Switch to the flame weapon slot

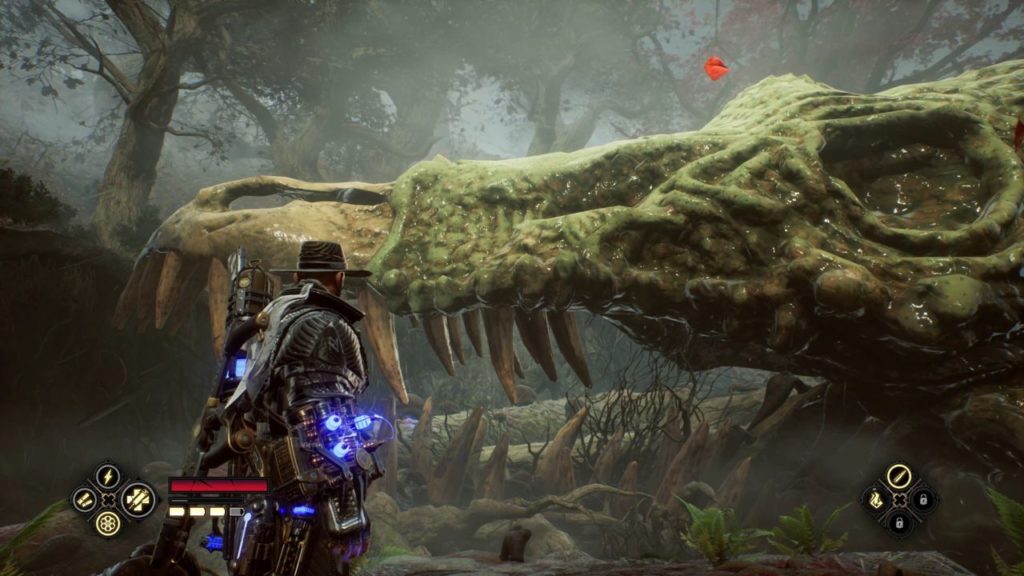pyautogui.click(x=874, y=499)
